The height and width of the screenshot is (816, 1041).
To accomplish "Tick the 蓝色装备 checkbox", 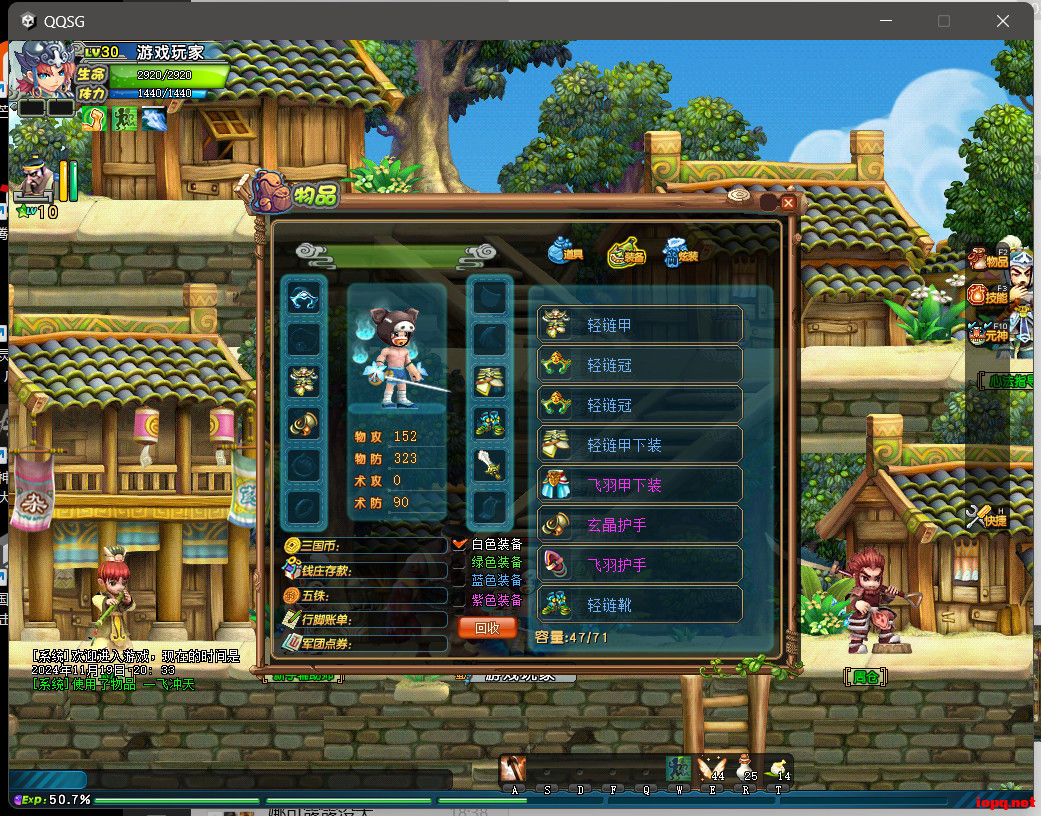I will click(460, 581).
